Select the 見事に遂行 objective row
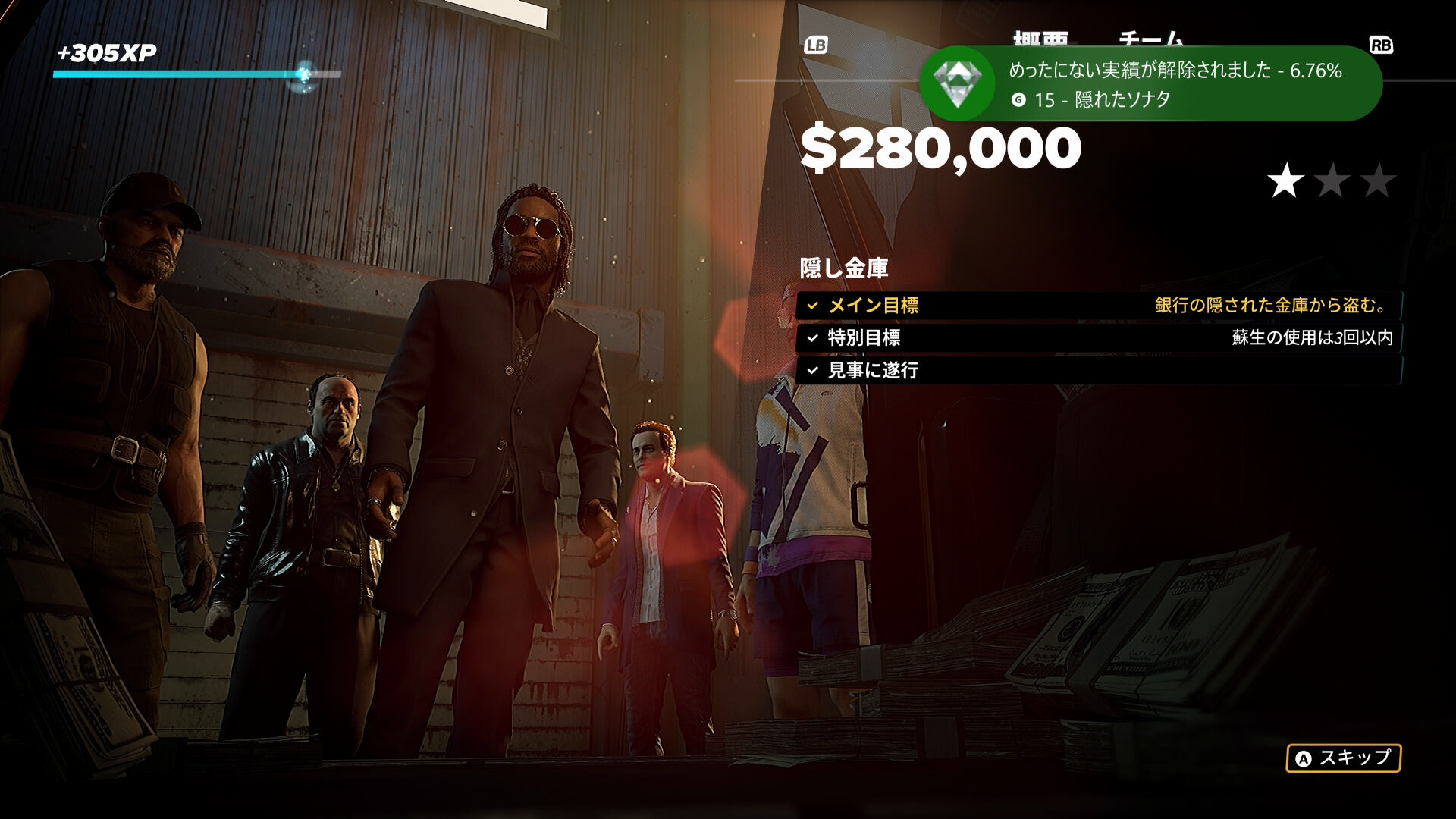Image resolution: width=1456 pixels, height=819 pixels. tap(1098, 370)
